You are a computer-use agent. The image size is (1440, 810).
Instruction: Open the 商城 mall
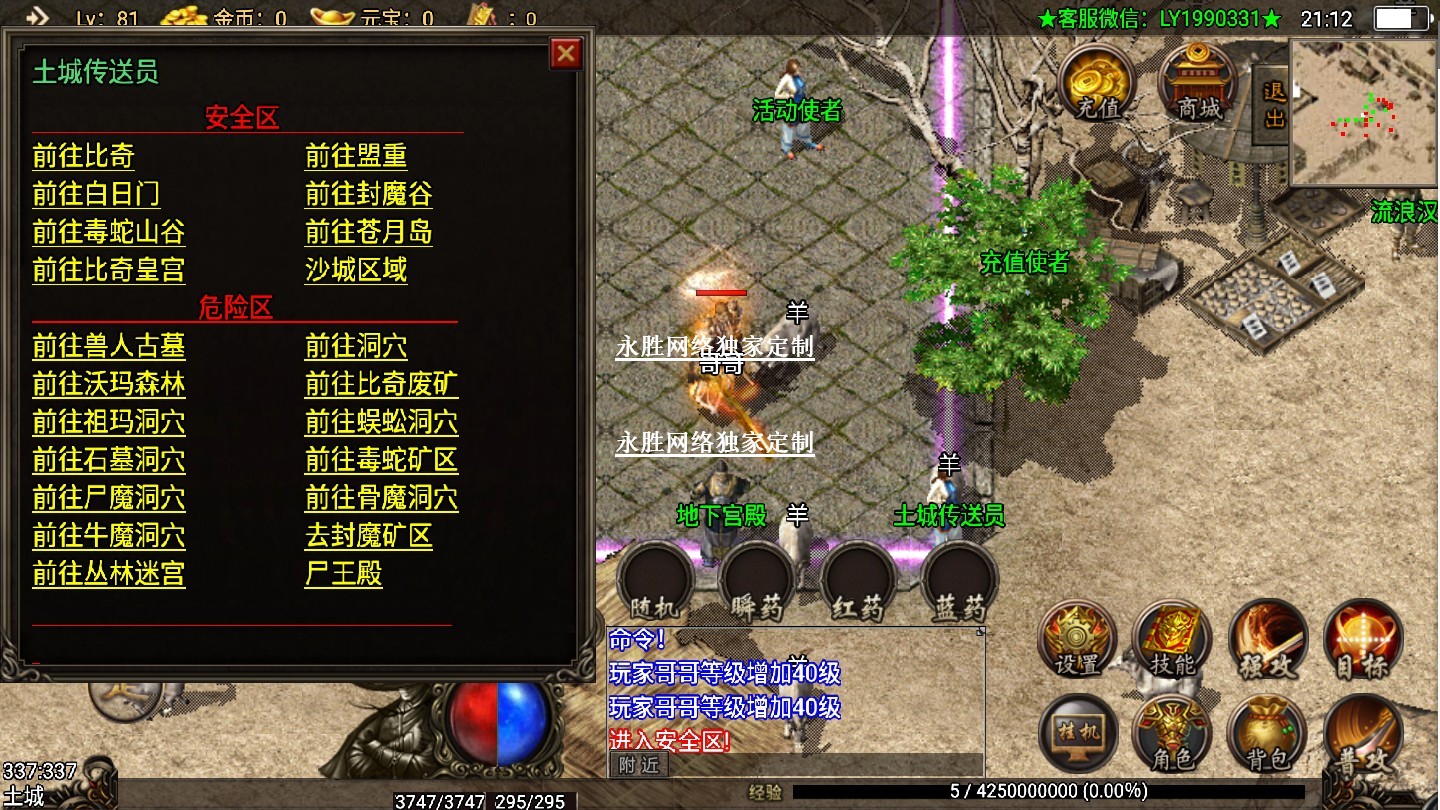1197,84
